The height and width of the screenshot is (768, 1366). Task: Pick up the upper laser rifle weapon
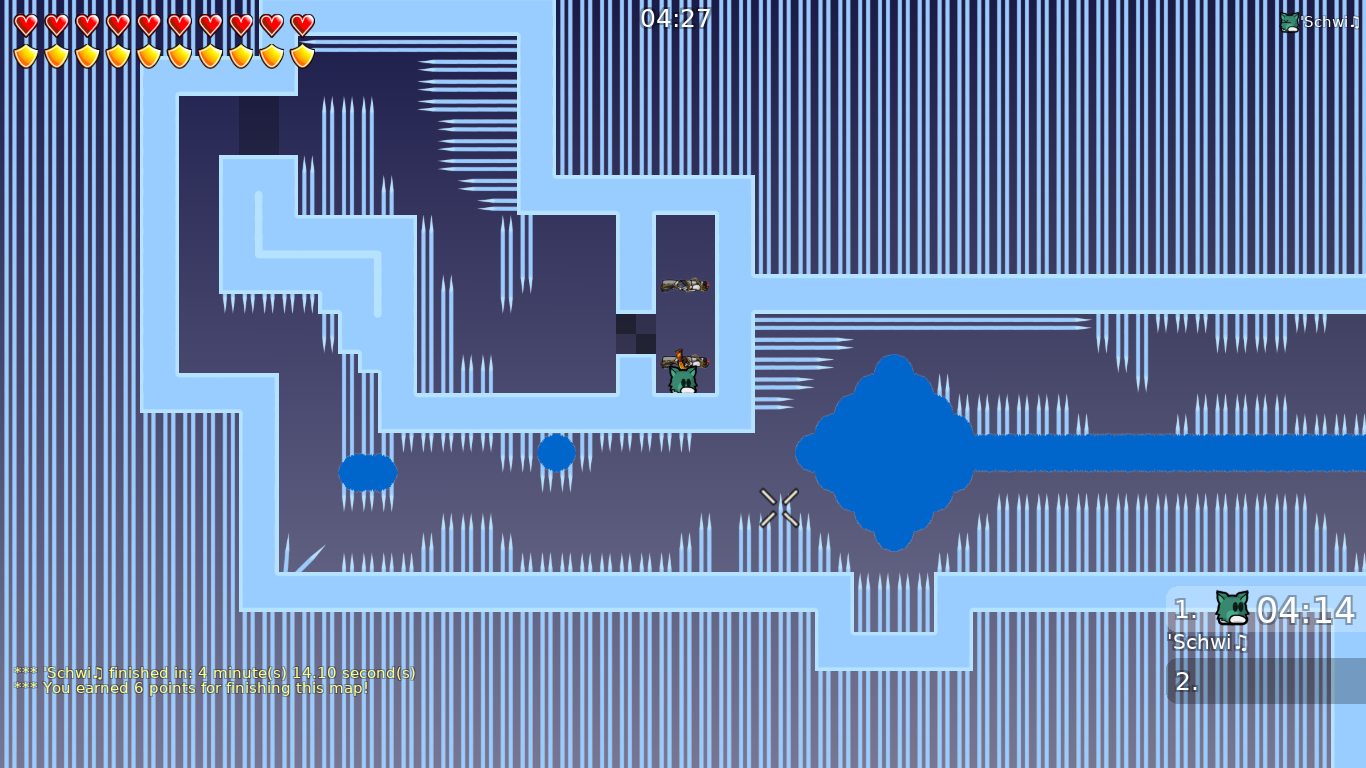pos(686,285)
